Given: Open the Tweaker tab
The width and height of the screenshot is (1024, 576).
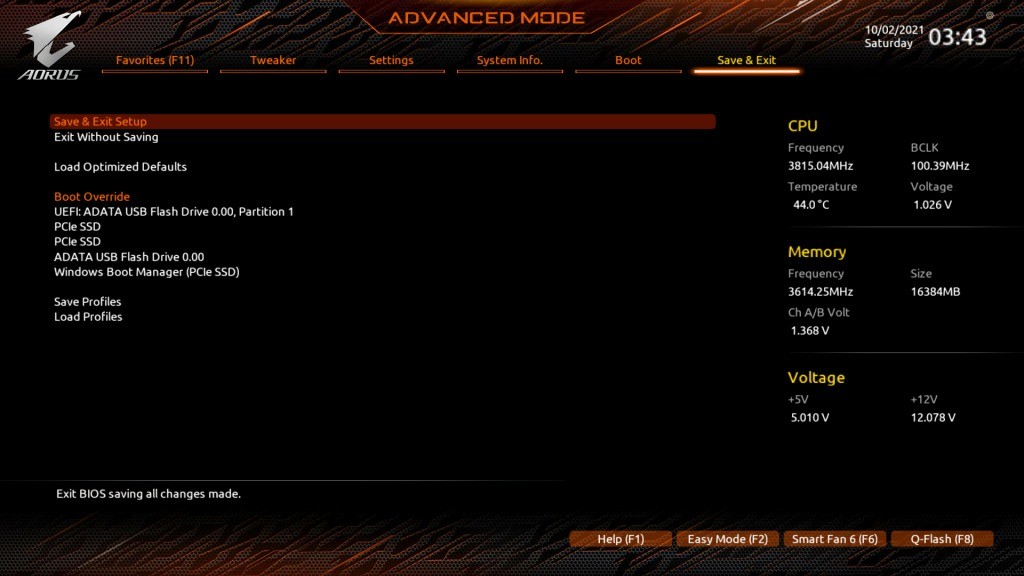Looking at the screenshot, I should click(x=273, y=61).
